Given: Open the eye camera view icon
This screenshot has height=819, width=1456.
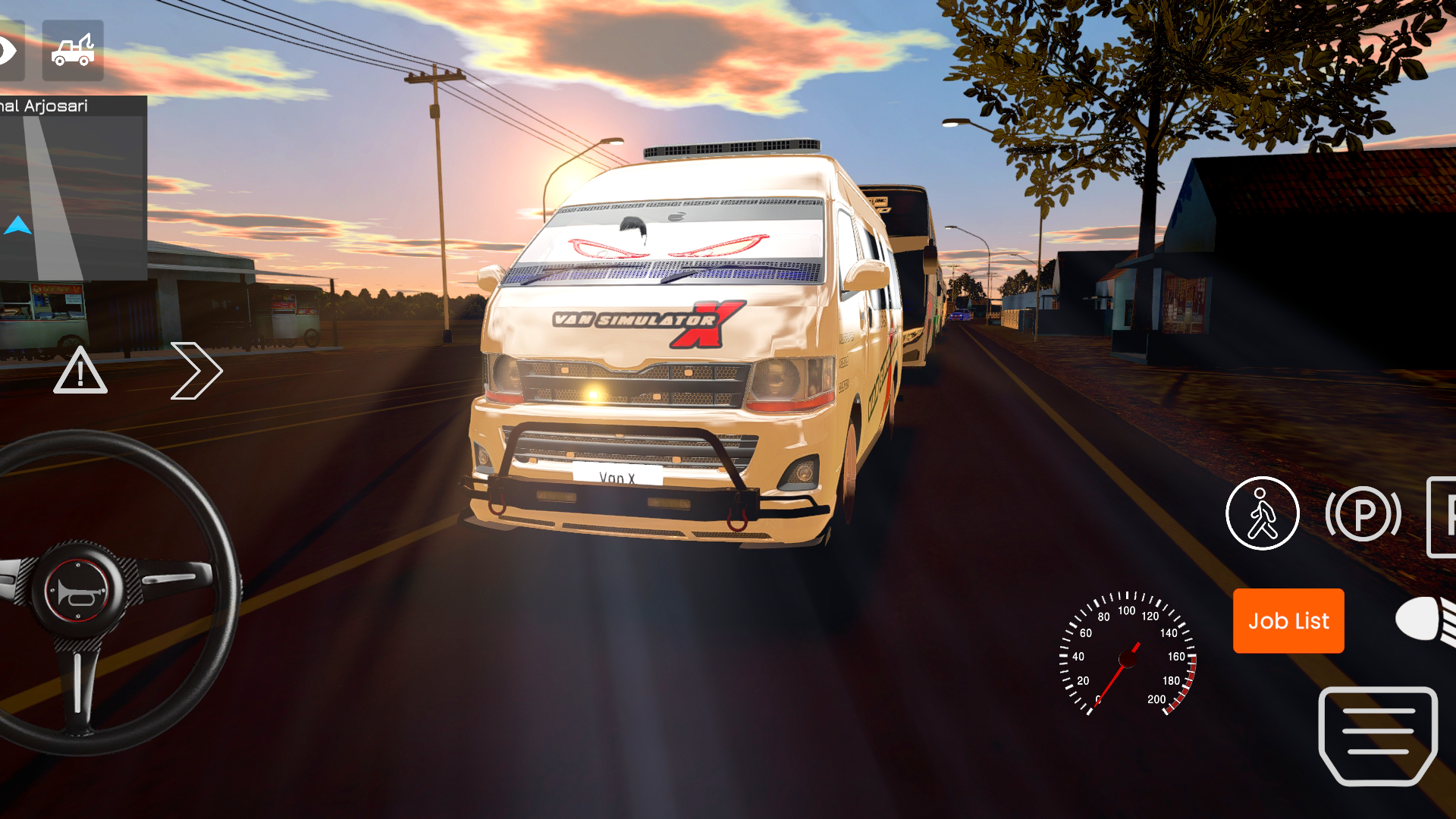Looking at the screenshot, I should (x=8, y=50).
